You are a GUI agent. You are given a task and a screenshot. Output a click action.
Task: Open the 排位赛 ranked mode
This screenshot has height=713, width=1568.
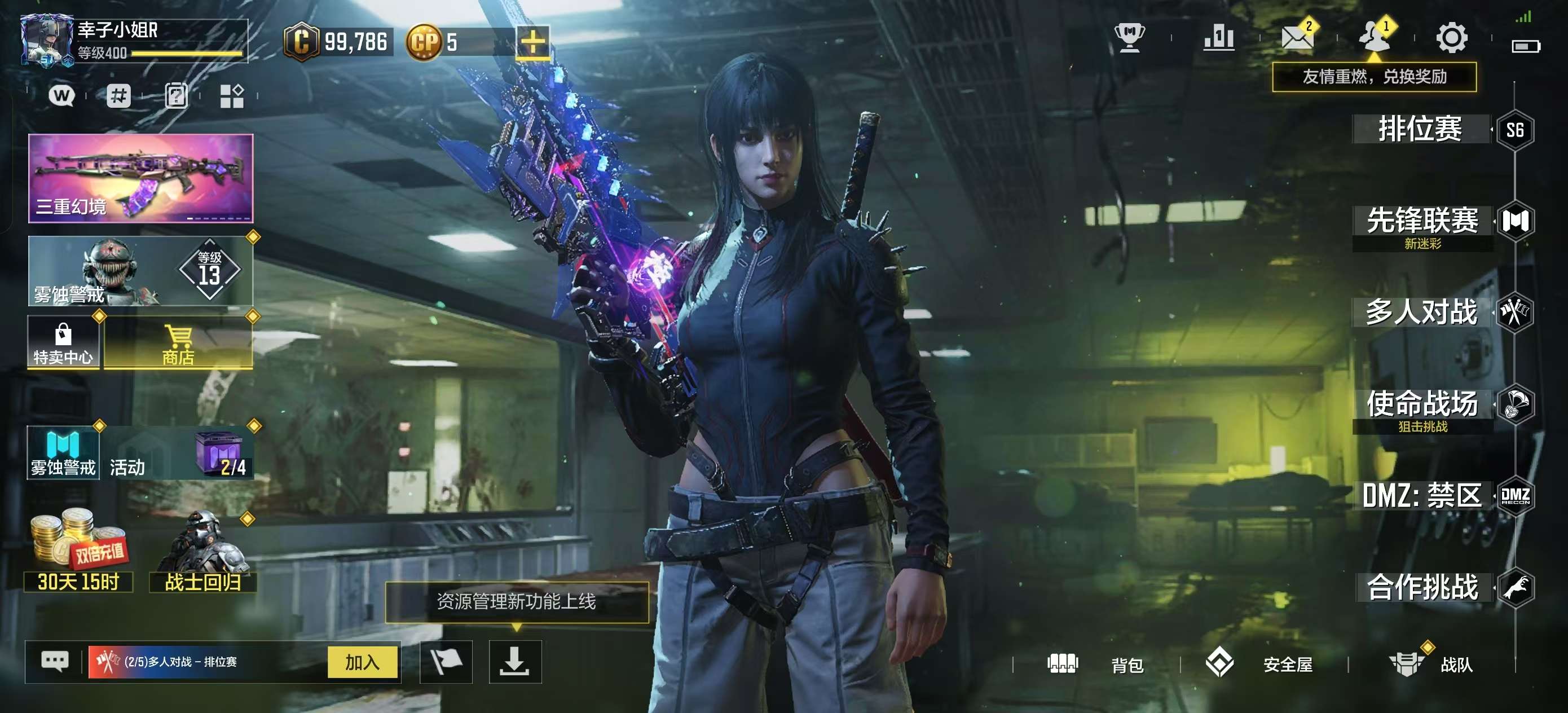coord(1420,129)
